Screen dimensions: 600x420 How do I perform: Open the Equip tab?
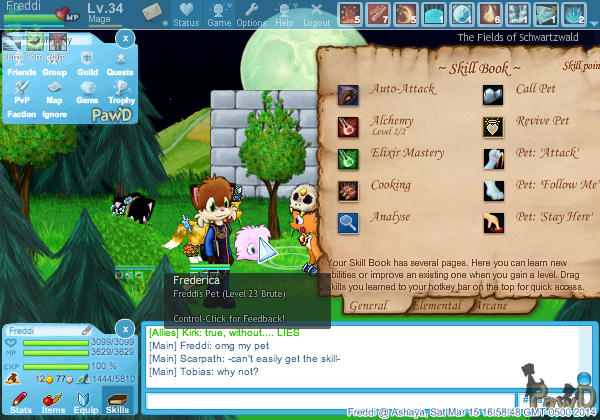(85, 402)
